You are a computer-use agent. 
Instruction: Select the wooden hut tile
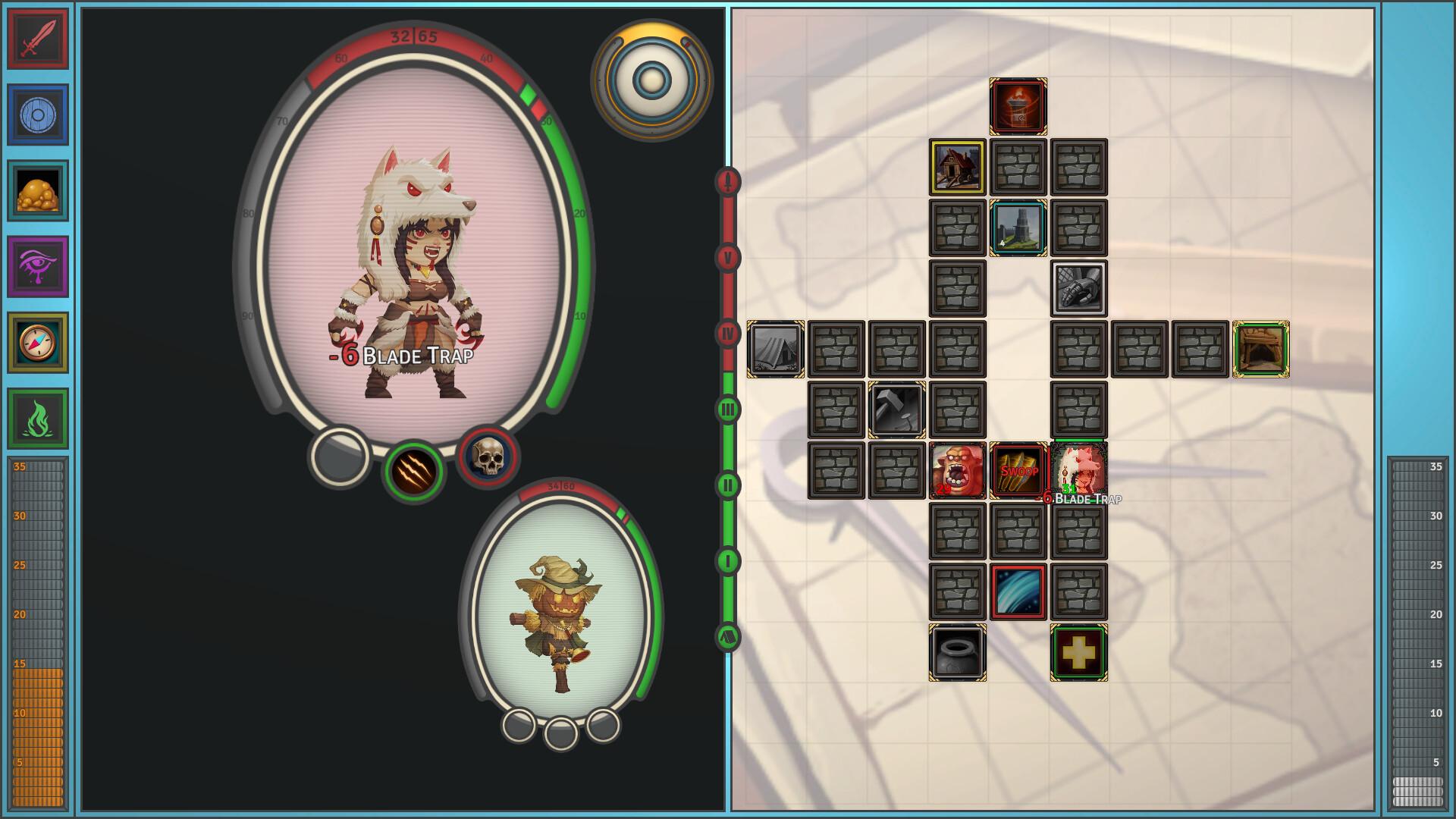[958, 168]
